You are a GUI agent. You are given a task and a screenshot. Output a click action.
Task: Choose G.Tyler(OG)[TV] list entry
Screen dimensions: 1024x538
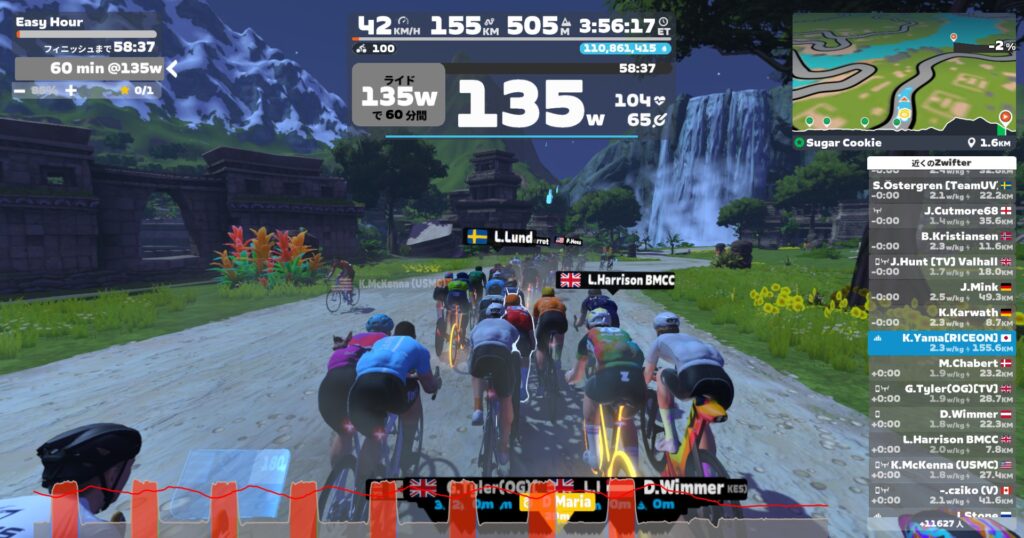[940, 393]
